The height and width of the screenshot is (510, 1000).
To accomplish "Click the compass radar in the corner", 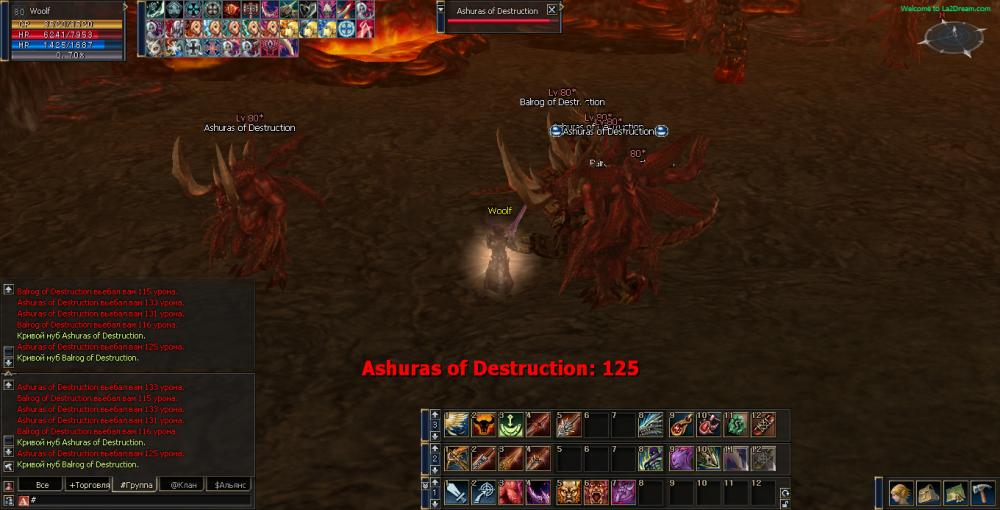I will (947, 37).
